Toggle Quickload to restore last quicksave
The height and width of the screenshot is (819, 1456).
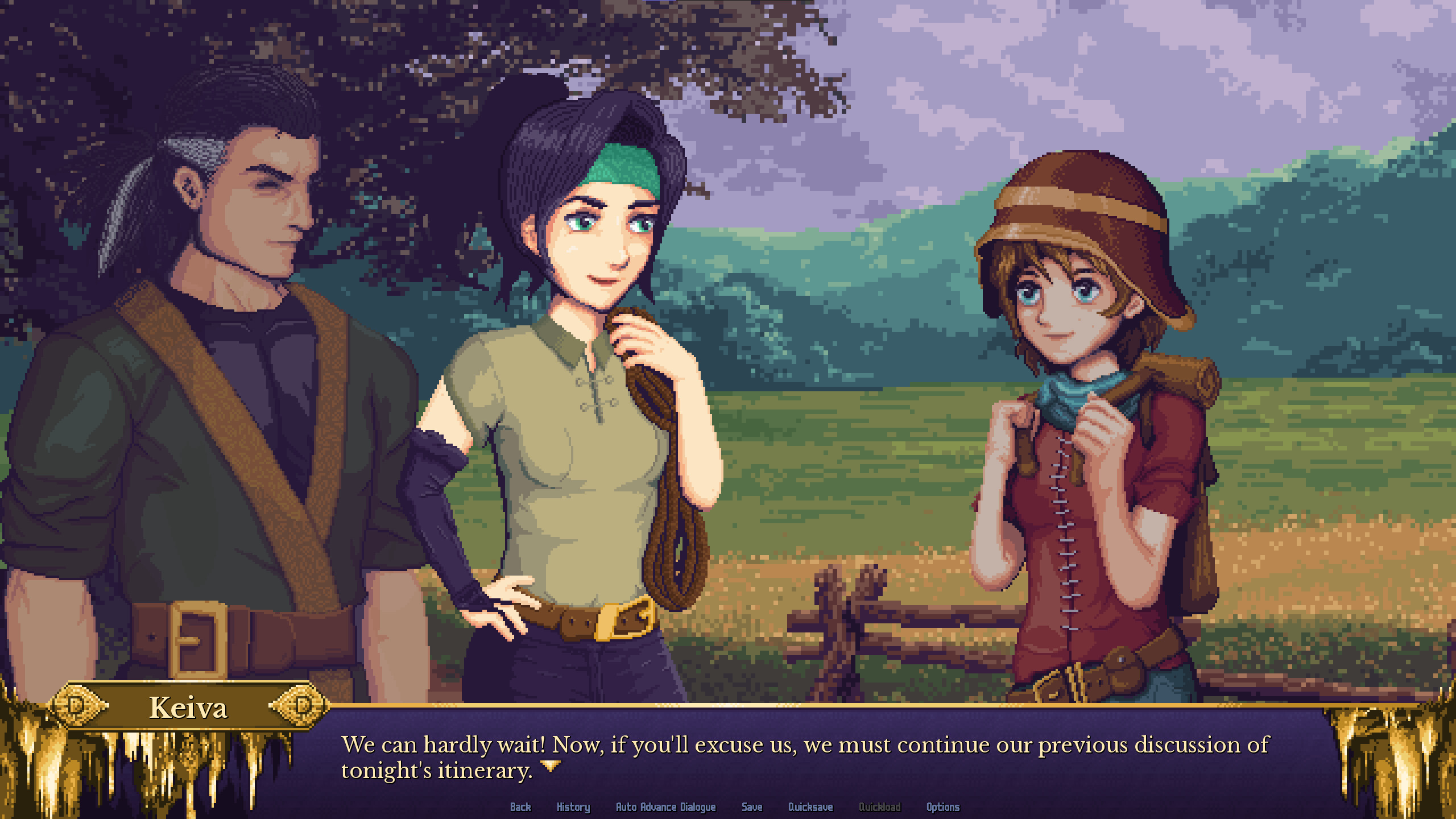pyautogui.click(x=880, y=807)
